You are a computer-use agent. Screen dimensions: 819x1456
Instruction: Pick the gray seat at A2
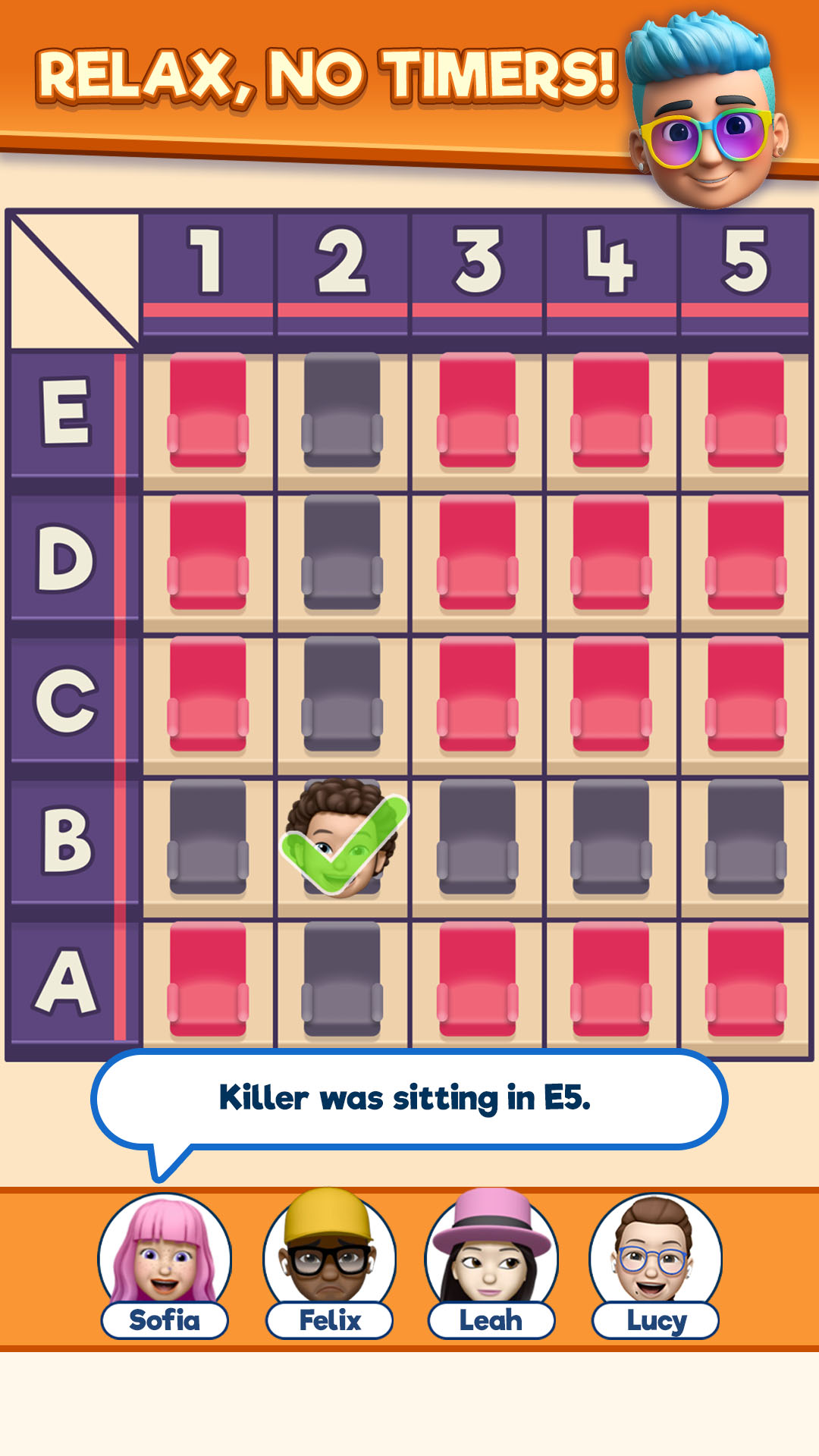tap(342, 979)
